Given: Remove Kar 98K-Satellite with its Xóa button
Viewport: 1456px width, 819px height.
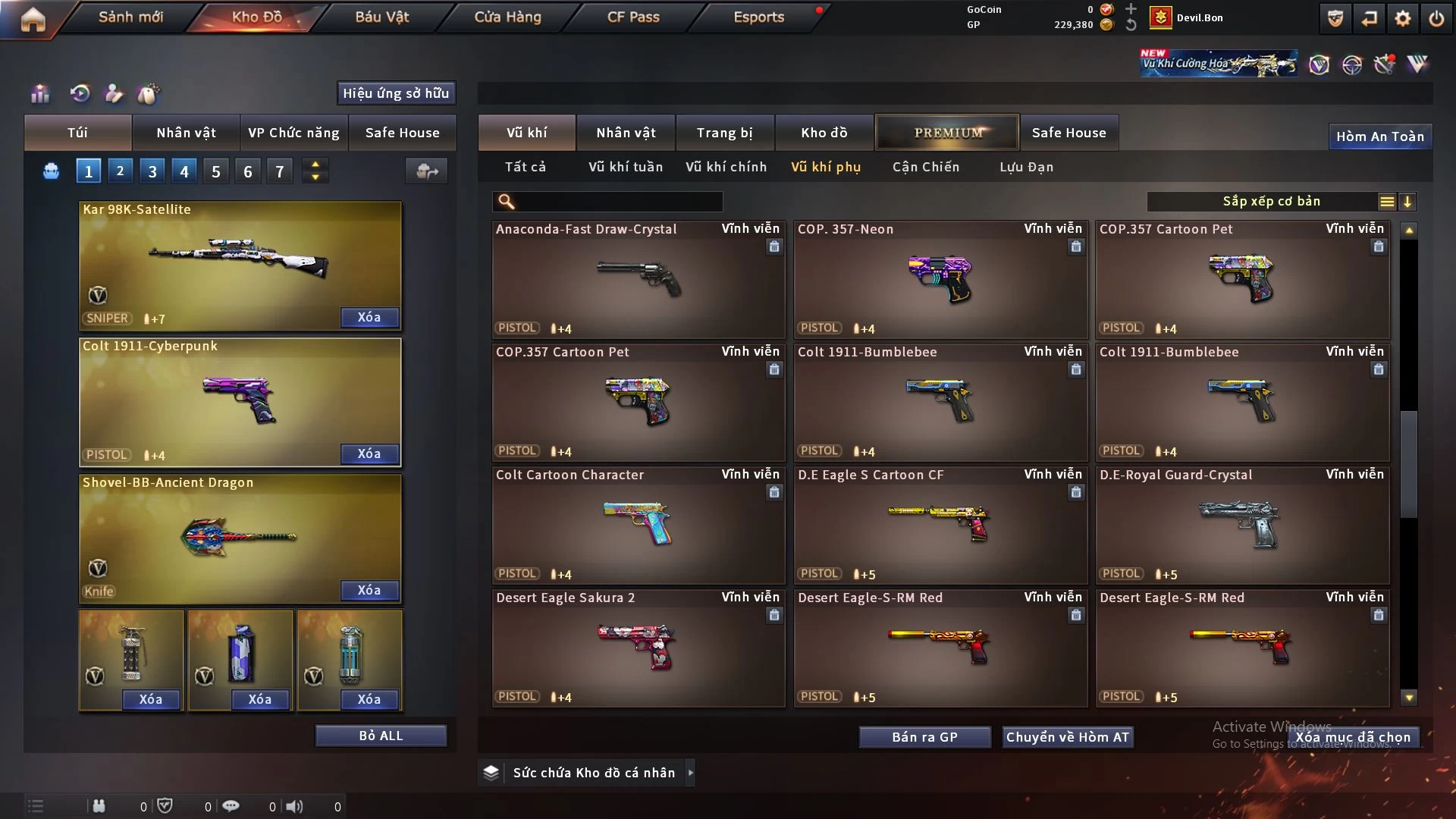Looking at the screenshot, I should (369, 317).
